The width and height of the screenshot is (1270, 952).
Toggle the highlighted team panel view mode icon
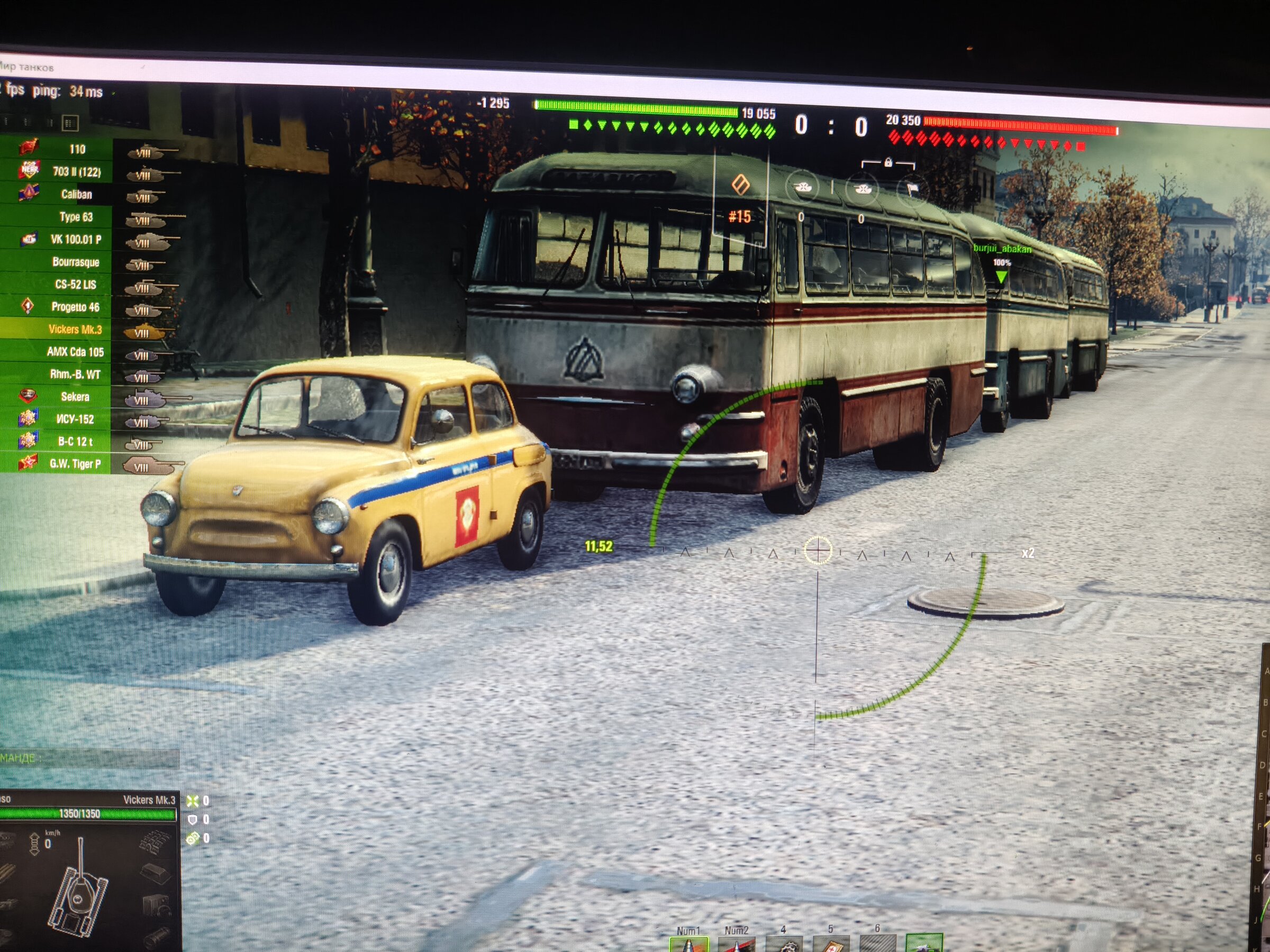click(x=69, y=123)
